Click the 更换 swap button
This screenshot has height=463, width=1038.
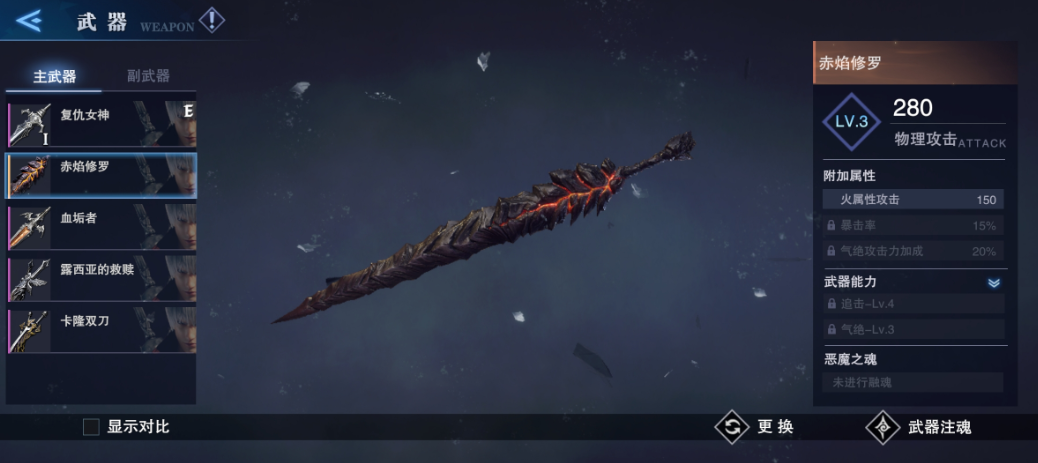pyautogui.click(x=756, y=427)
